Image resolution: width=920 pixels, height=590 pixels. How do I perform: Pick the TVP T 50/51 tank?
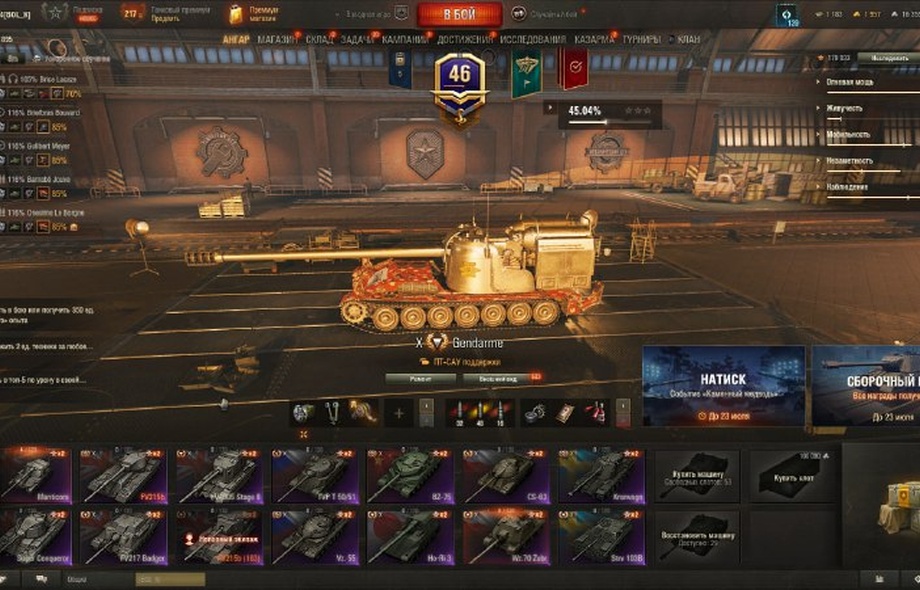point(316,476)
